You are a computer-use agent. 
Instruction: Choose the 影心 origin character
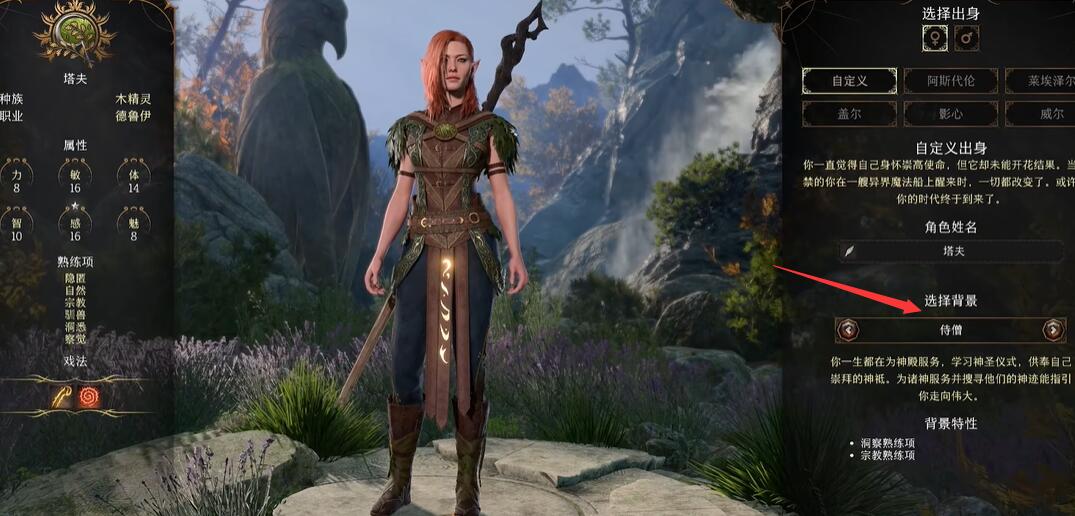tap(950, 113)
